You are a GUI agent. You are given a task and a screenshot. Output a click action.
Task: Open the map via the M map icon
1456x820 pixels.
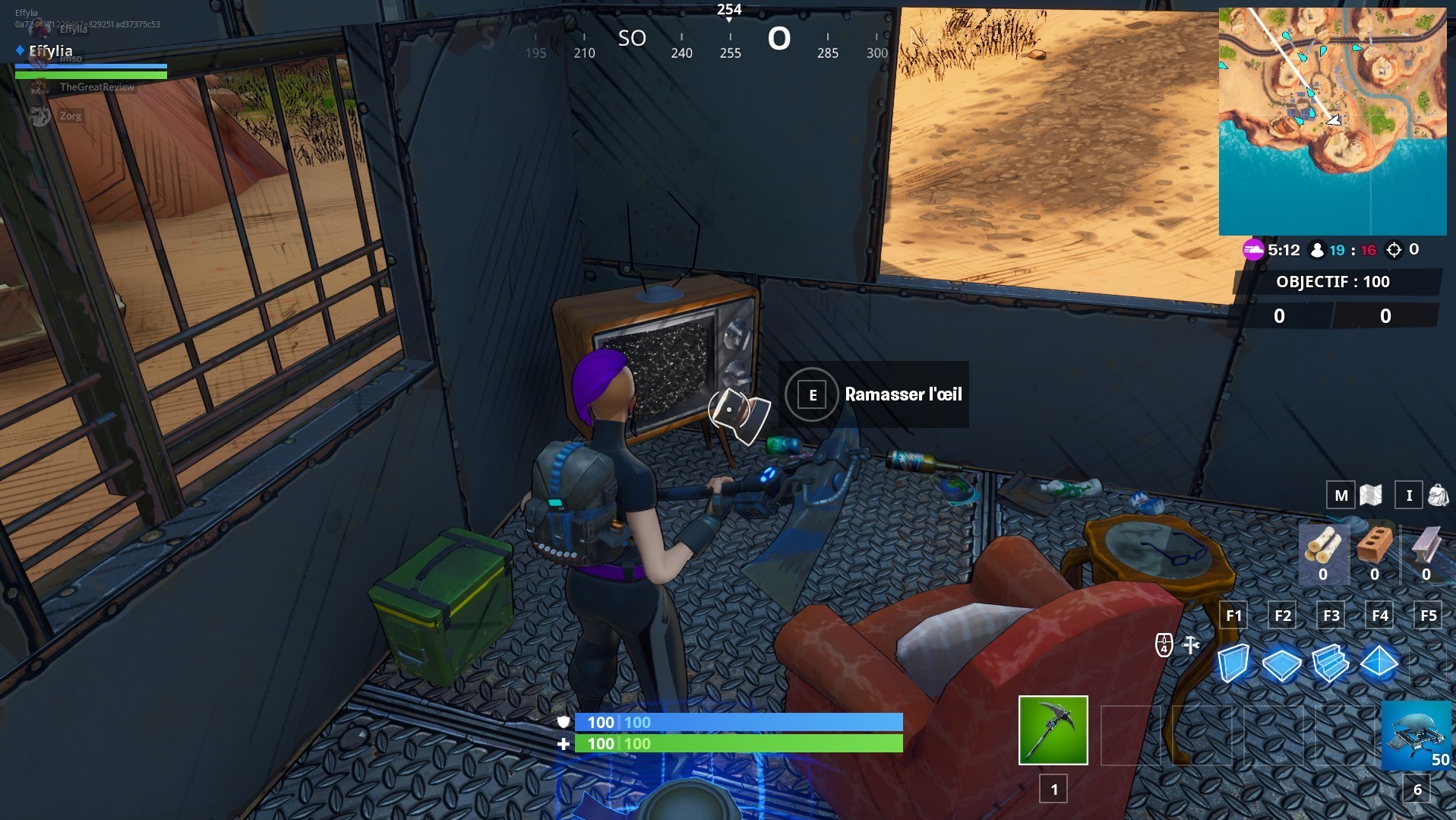1342,495
